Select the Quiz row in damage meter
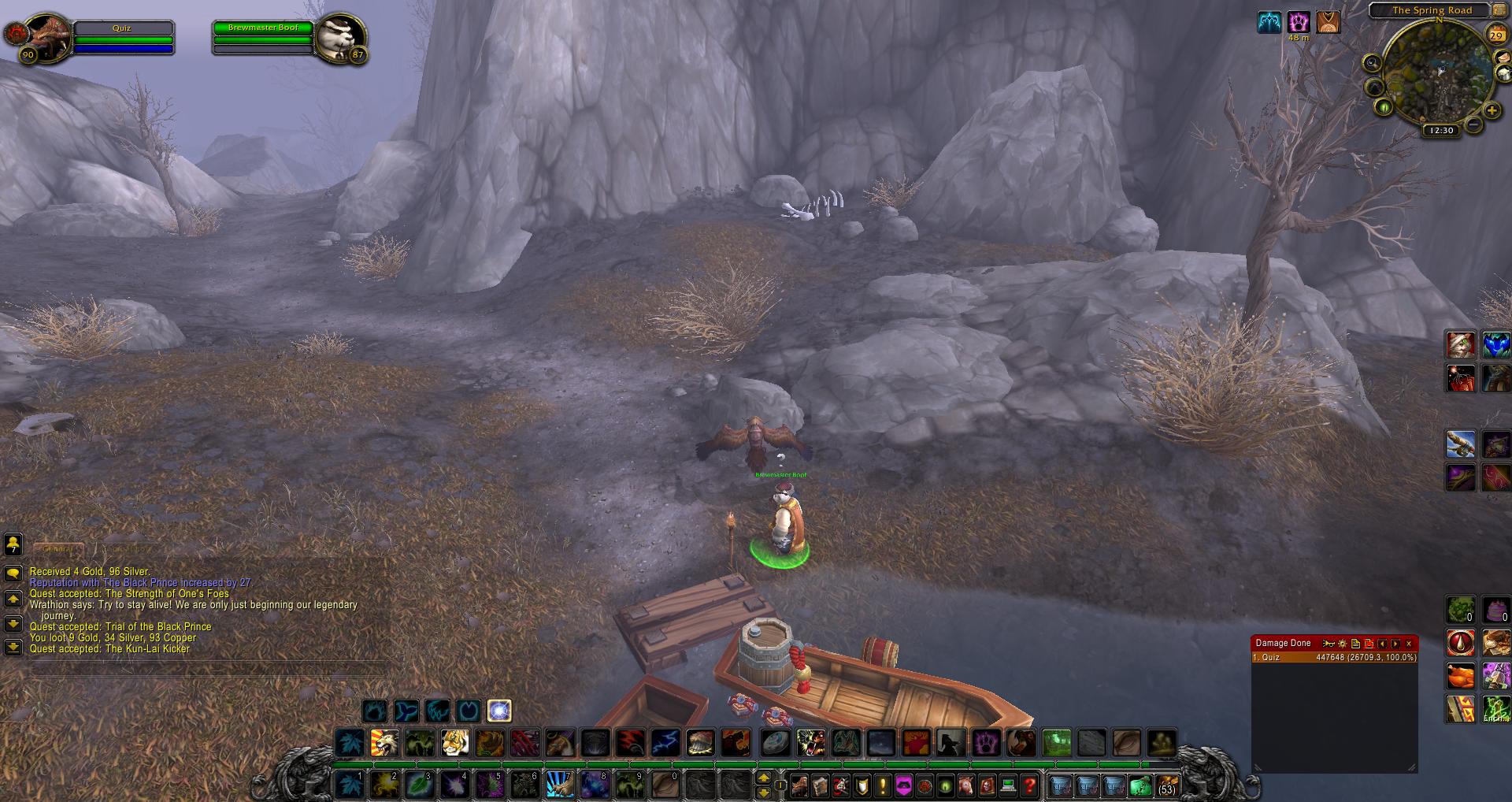Screen dimensions: 1512x802 [x=1334, y=657]
